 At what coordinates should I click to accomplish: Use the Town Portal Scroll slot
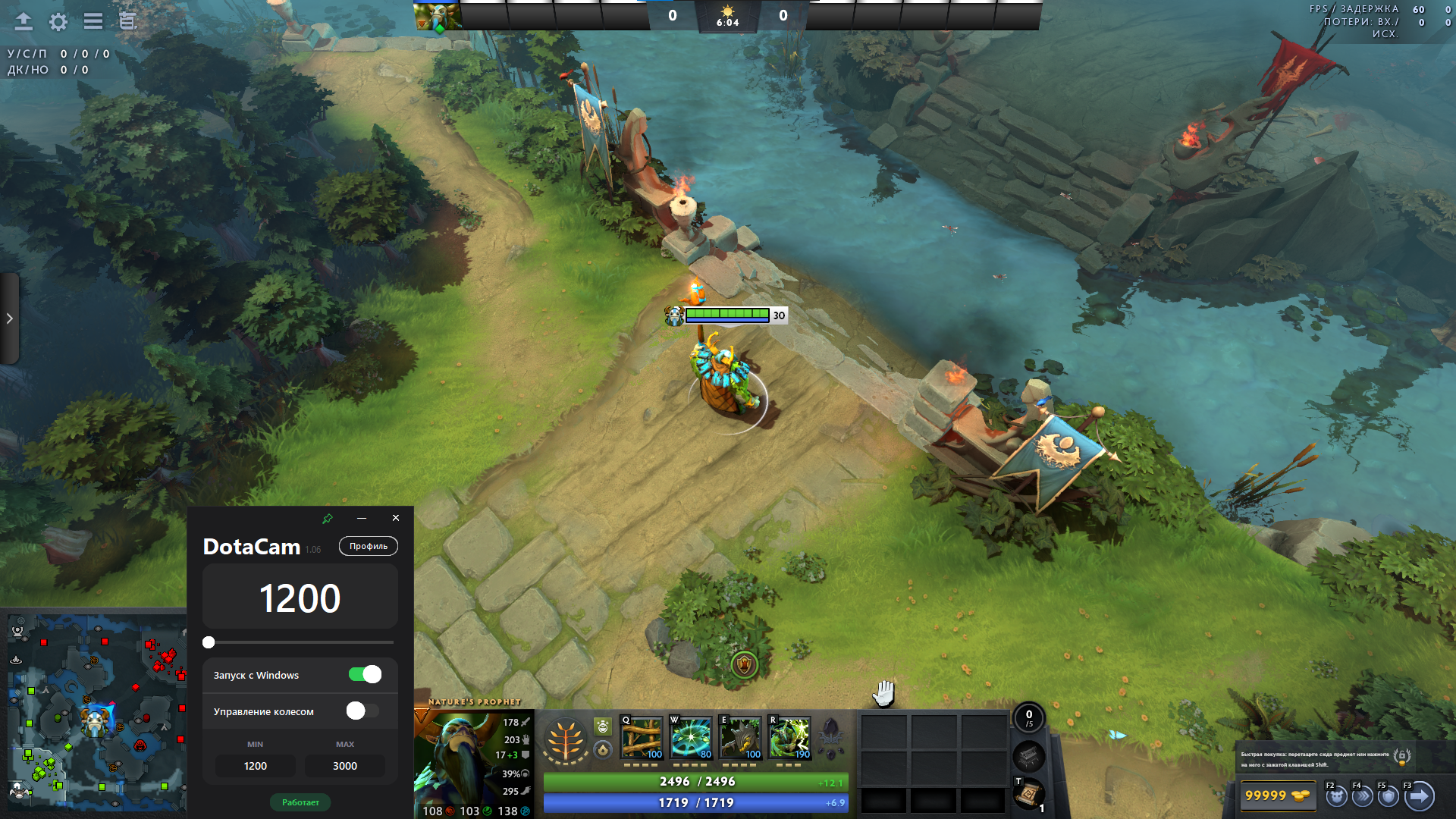click(x=1029, y=793)
